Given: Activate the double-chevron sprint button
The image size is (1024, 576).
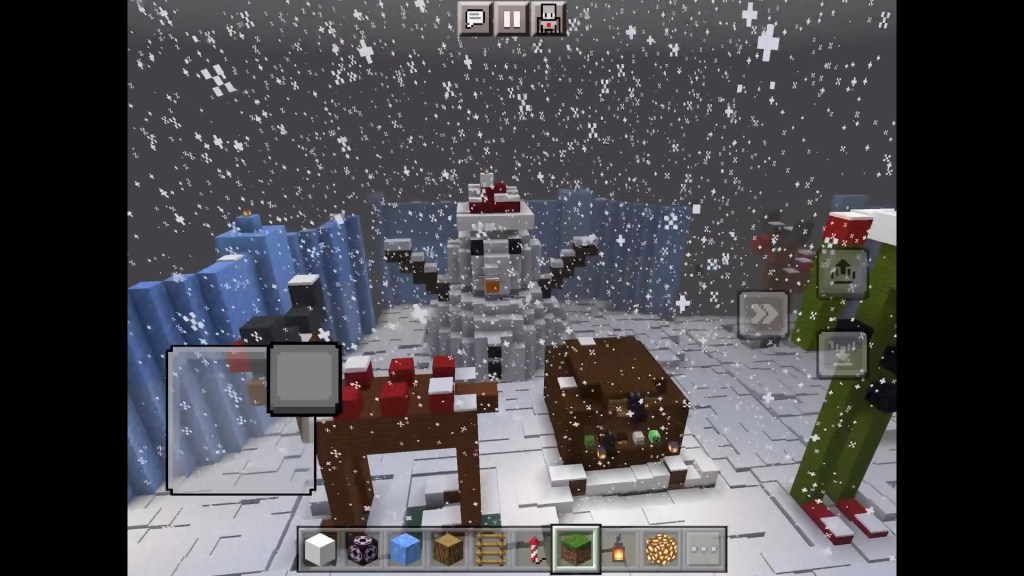Looking at the screenshot, I should (763, 314).
